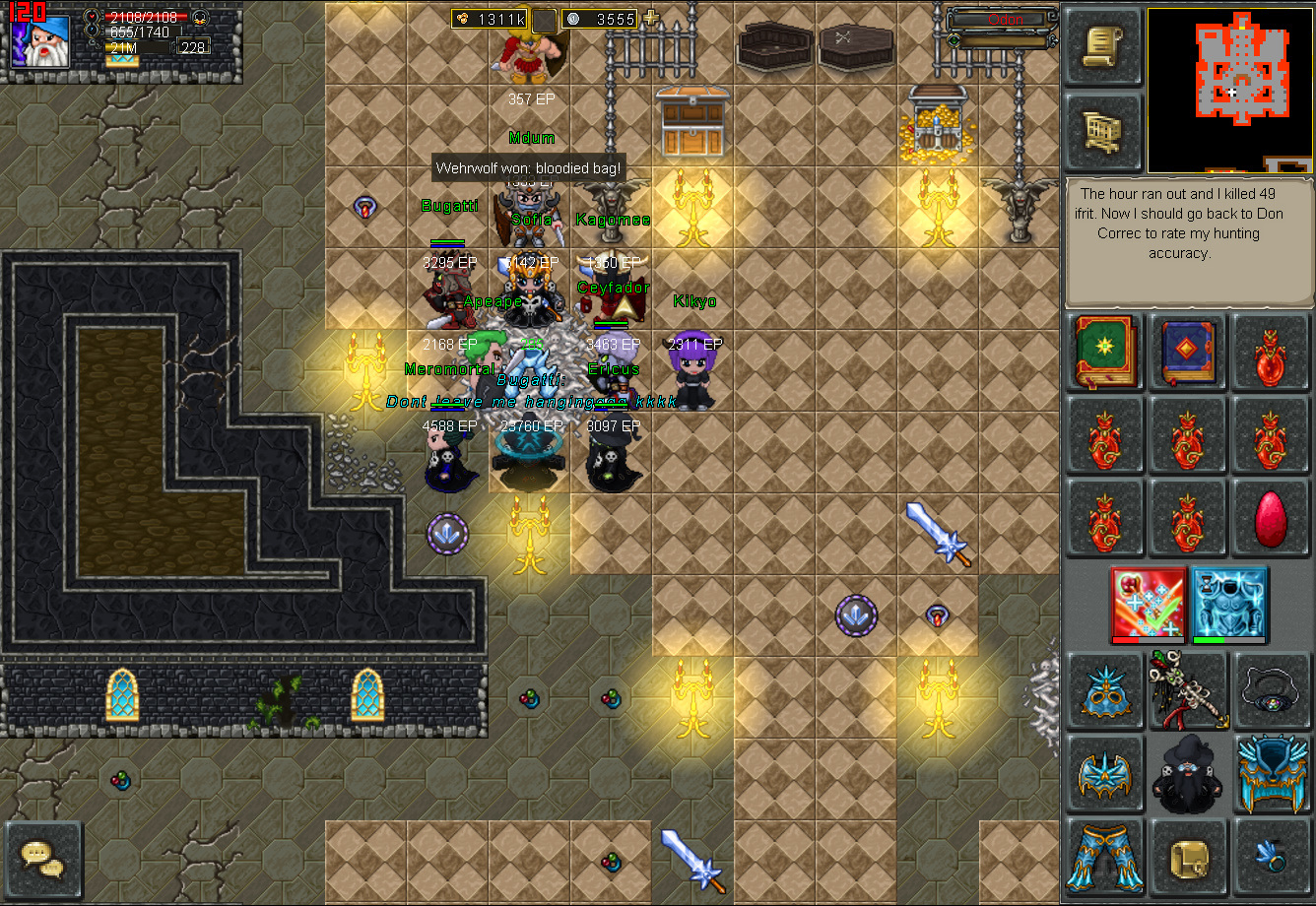Select the blue spellbook slot
Screen dimensions: 1316x906
click(1188, 353)
